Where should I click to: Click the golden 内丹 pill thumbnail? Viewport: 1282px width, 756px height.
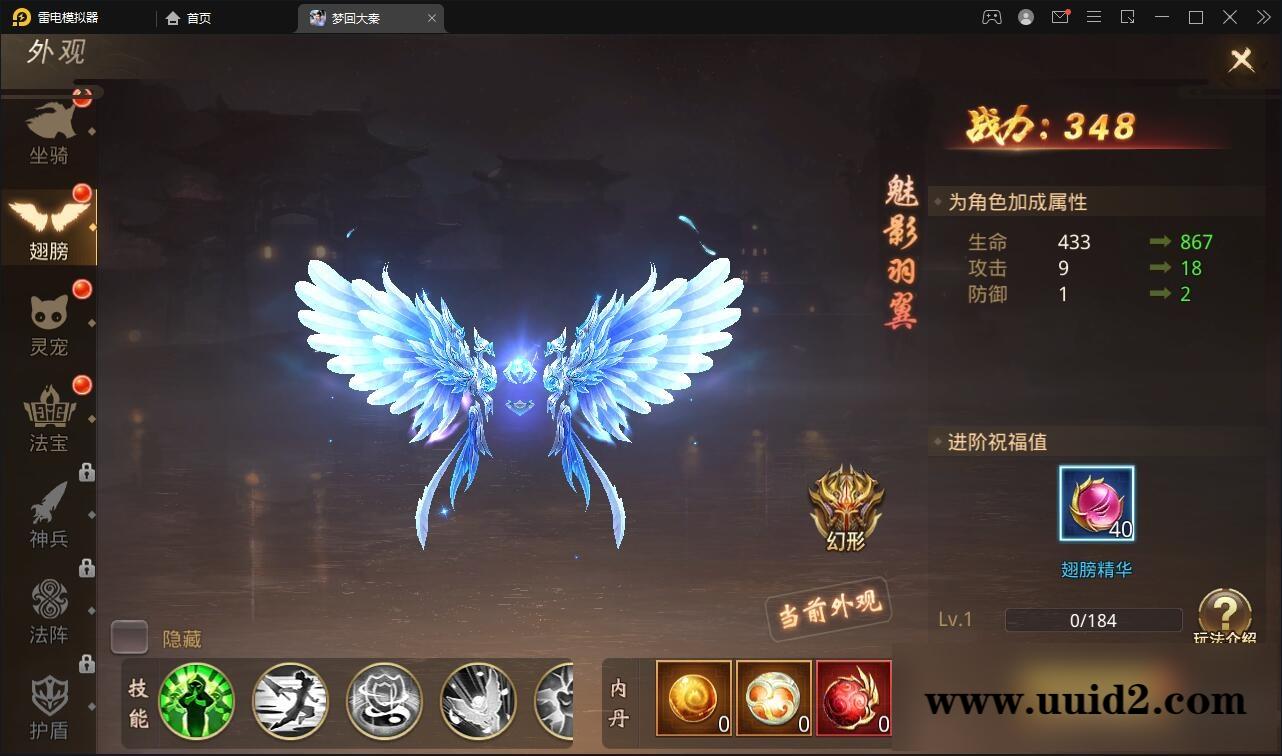(693, 697)
